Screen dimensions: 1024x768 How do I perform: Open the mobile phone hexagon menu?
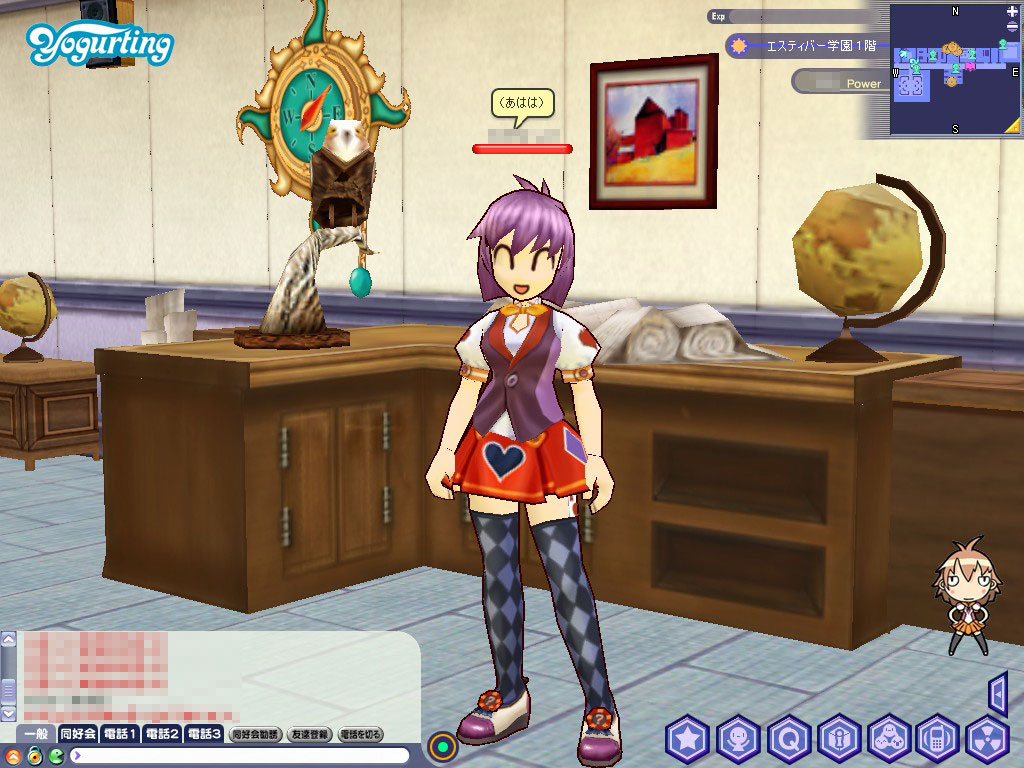[938, 740]
